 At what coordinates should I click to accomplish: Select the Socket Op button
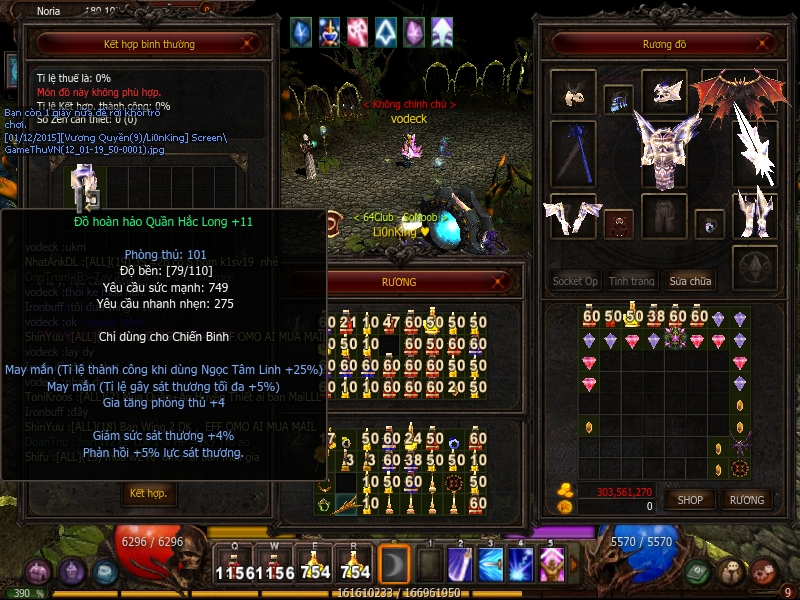tap(575, 281)
